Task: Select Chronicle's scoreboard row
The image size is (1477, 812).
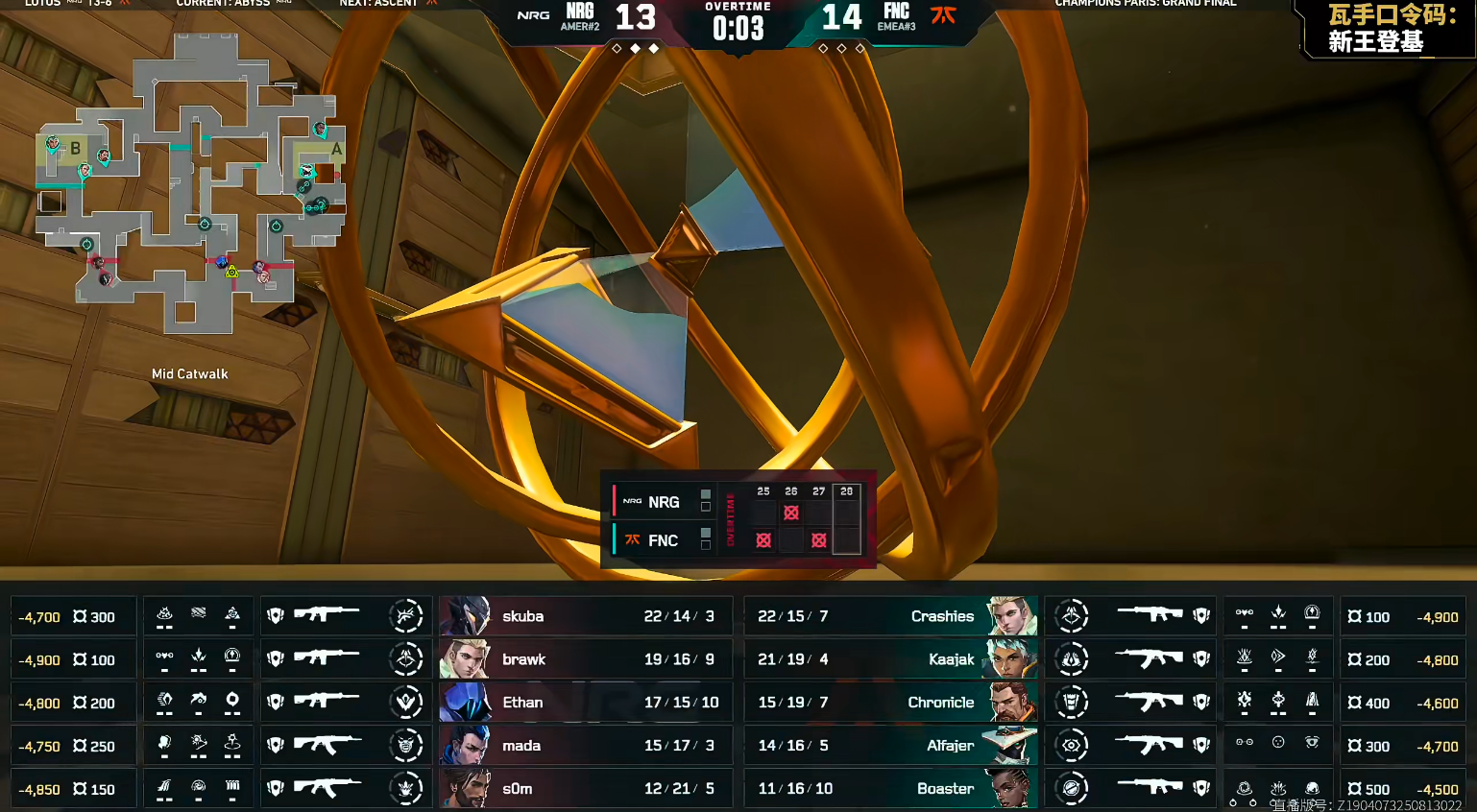Action: coord(890,703)
